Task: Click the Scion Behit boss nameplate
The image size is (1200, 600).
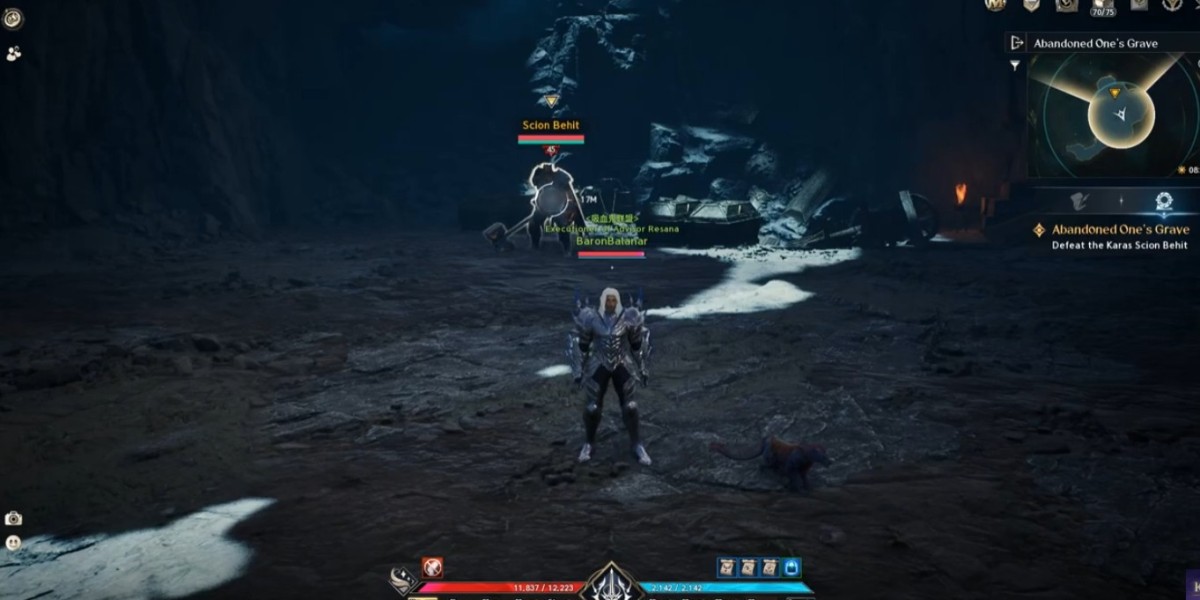Action: tap(550, 126)
